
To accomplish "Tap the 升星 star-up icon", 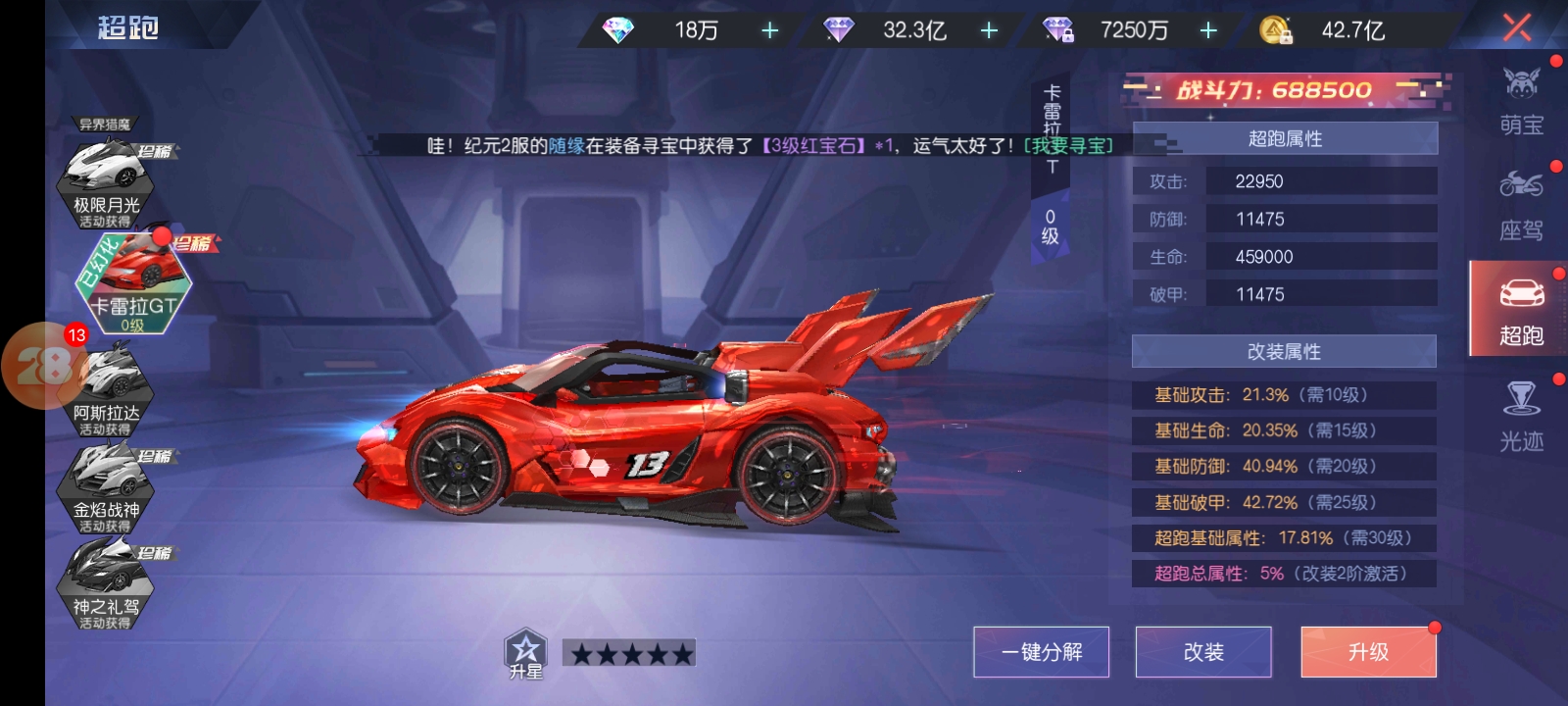I will click(525, 653).
